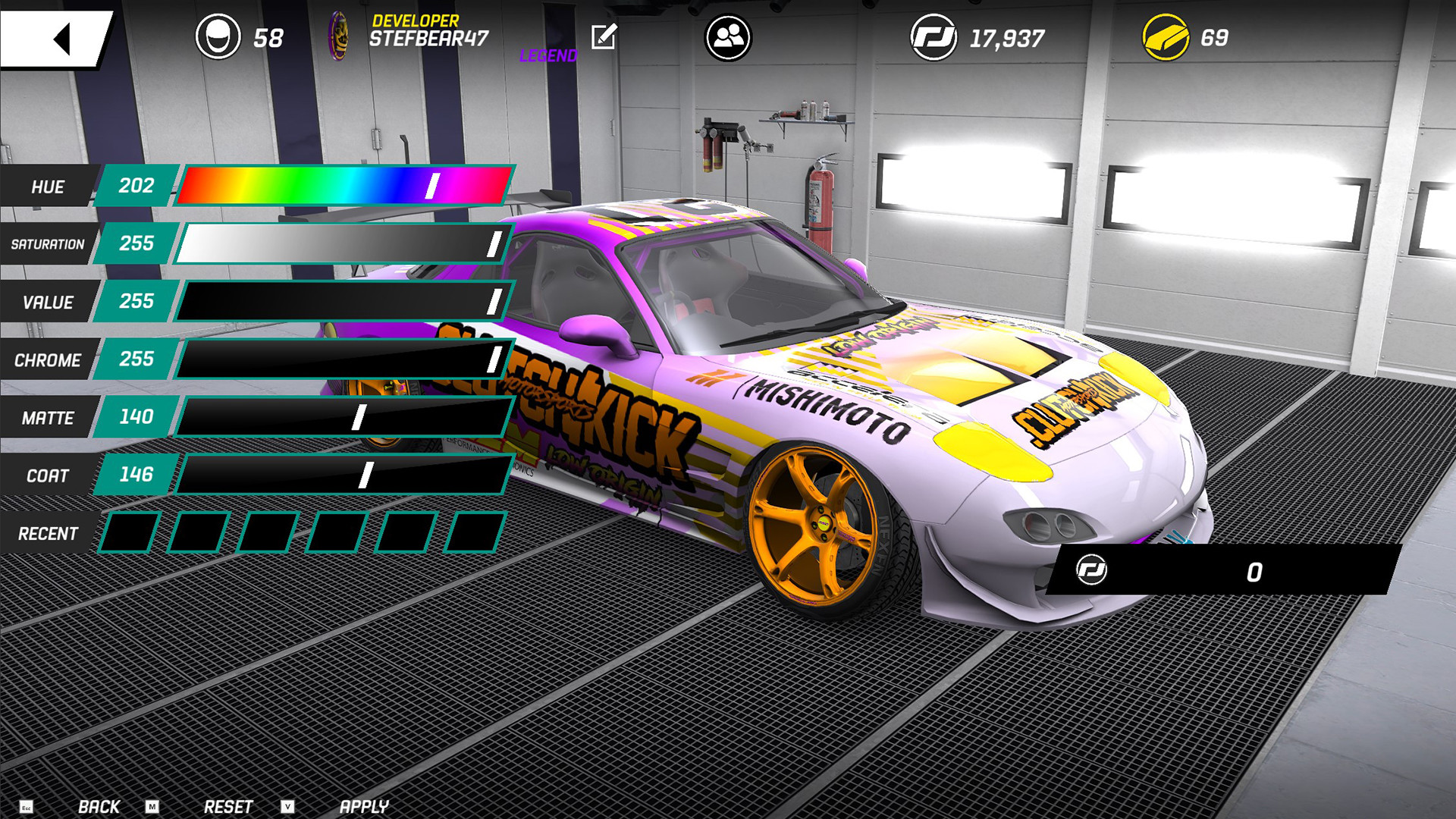Apply the paint changes
The width and height of the screenshot is (1456, 819).
click(x=364, y=806)
